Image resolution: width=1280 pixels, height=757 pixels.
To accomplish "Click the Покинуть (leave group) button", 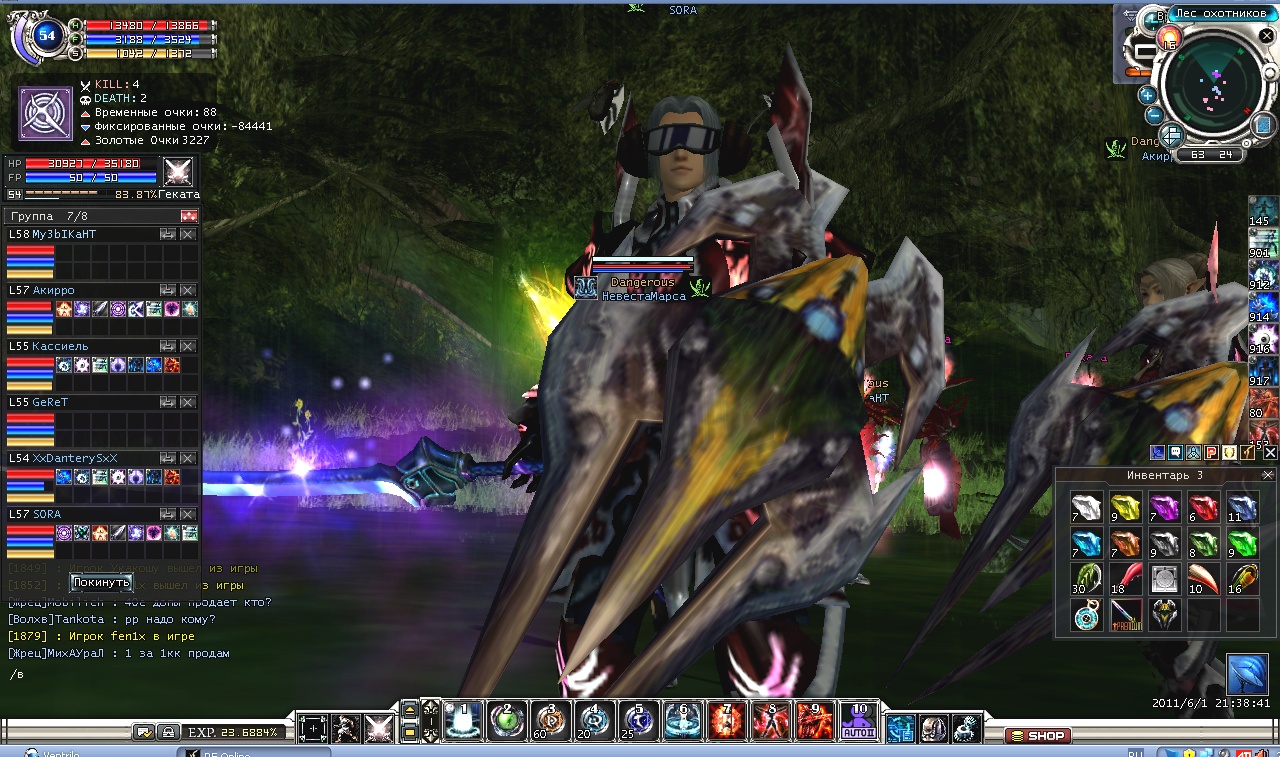I will pyautogui.click(x=101, y=583).
